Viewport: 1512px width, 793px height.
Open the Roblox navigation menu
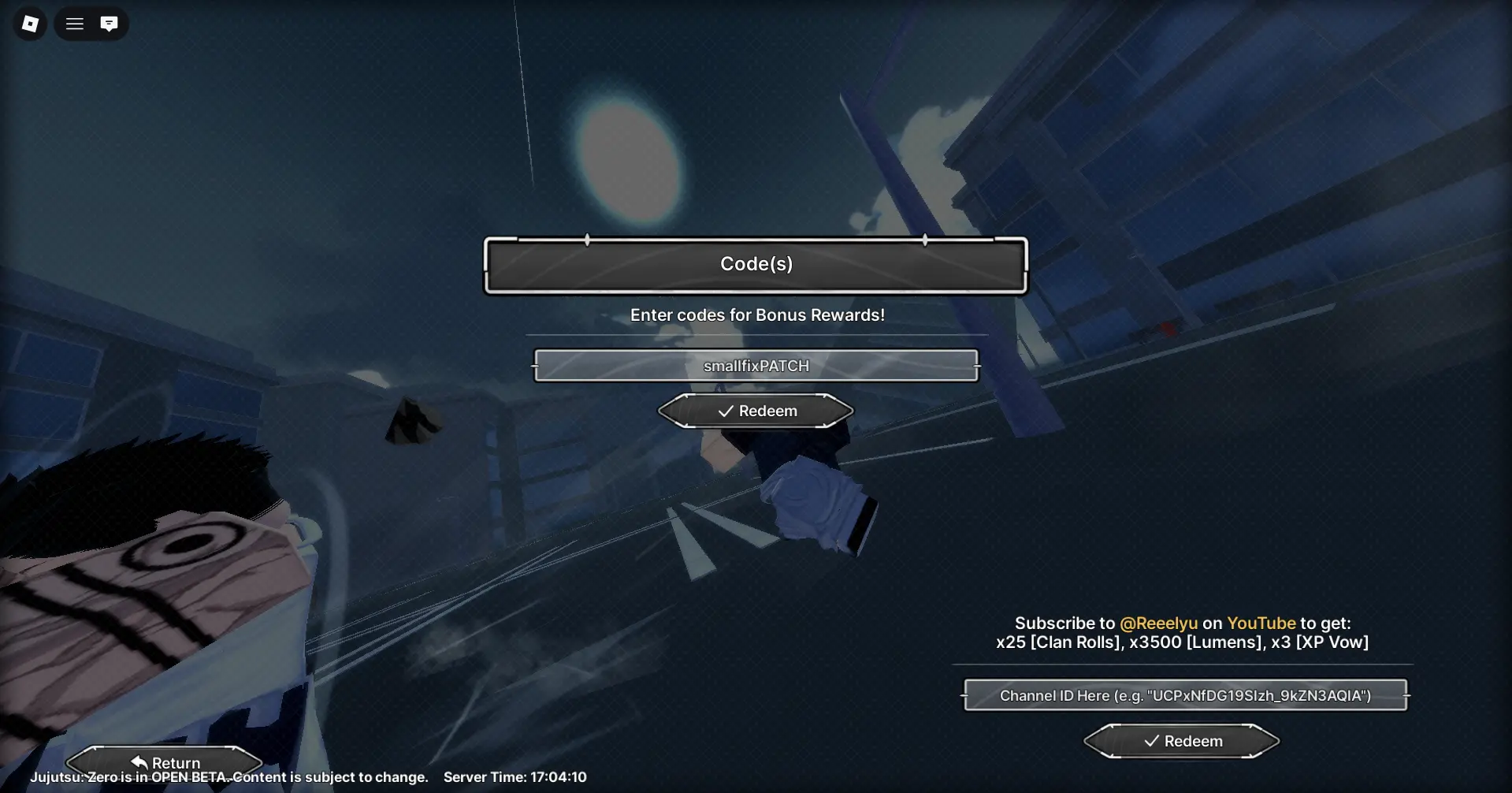click(74, 23)
